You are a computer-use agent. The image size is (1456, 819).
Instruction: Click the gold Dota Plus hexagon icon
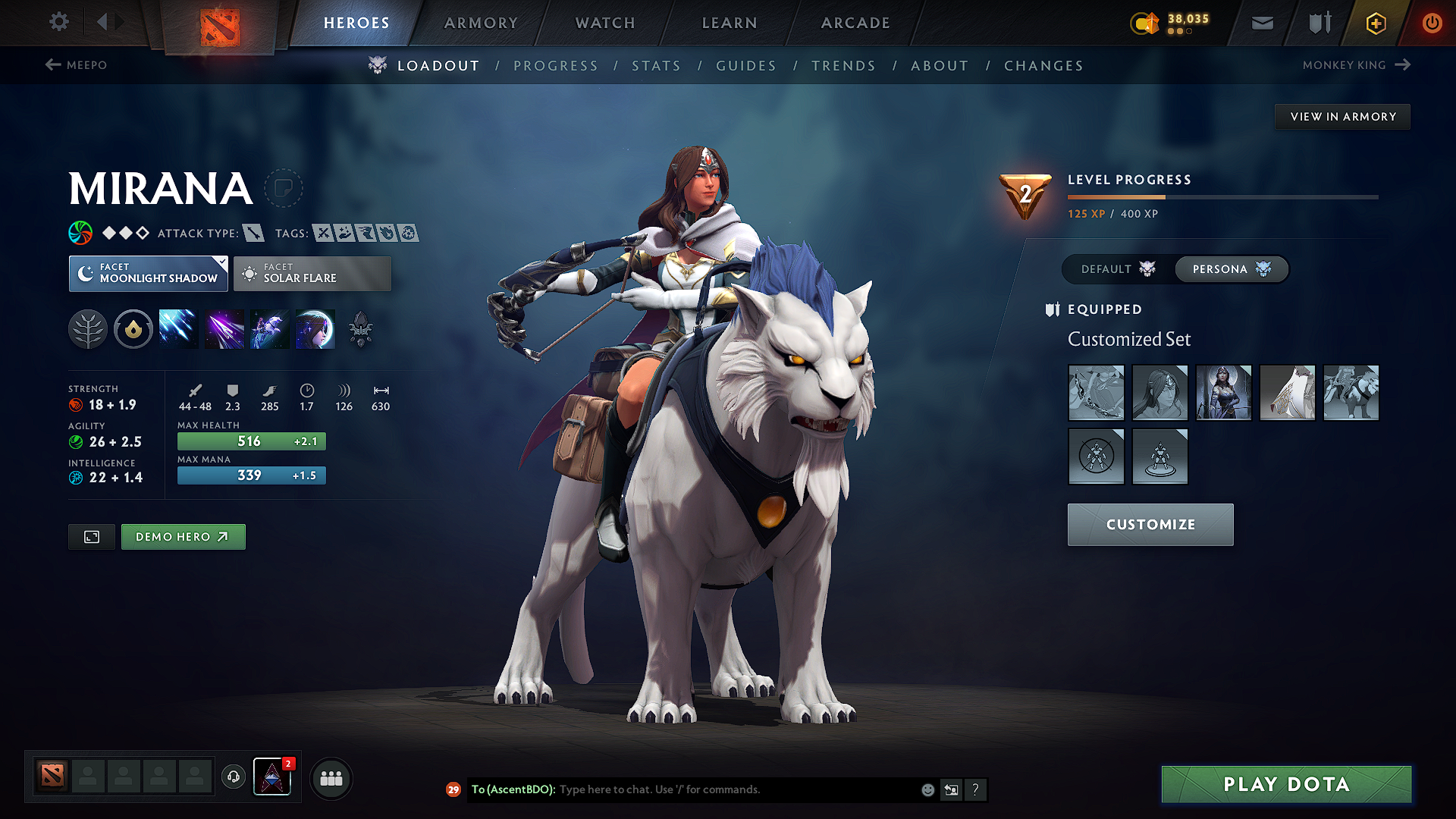tap(1375, 23)
